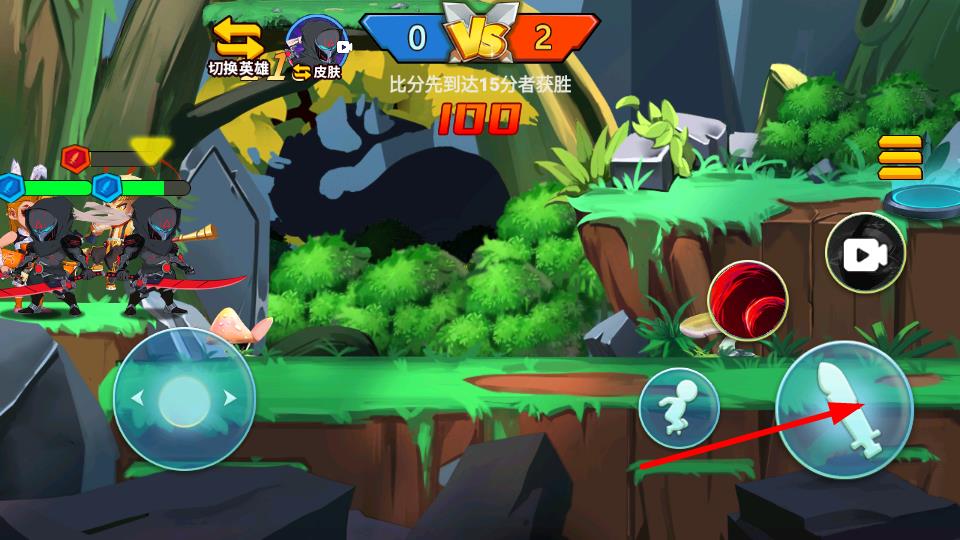Open the yellow stacked-bars menu
Viewport: 960px width, 540px height.
[900, 158]
